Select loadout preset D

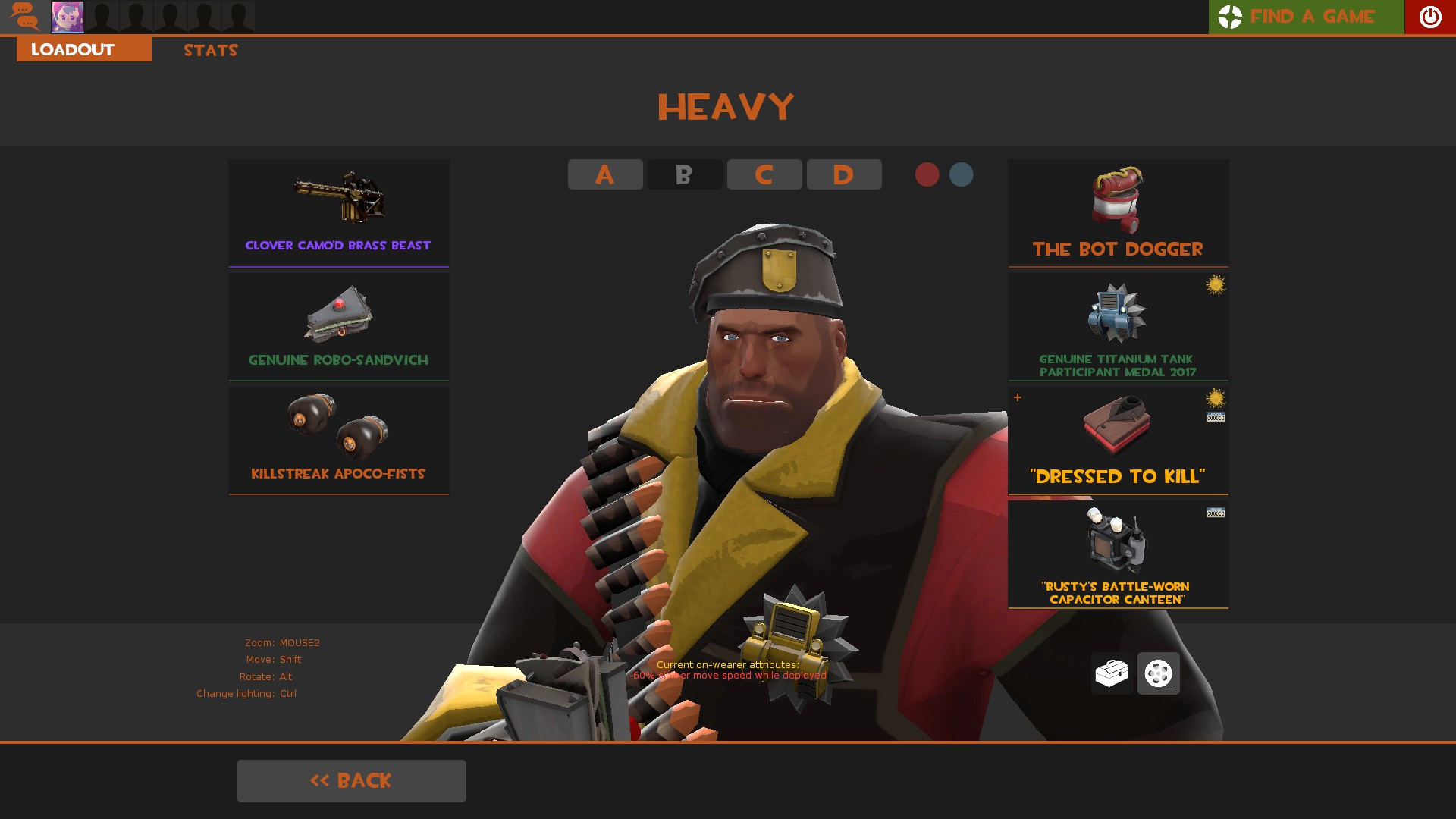click(843, 174)
